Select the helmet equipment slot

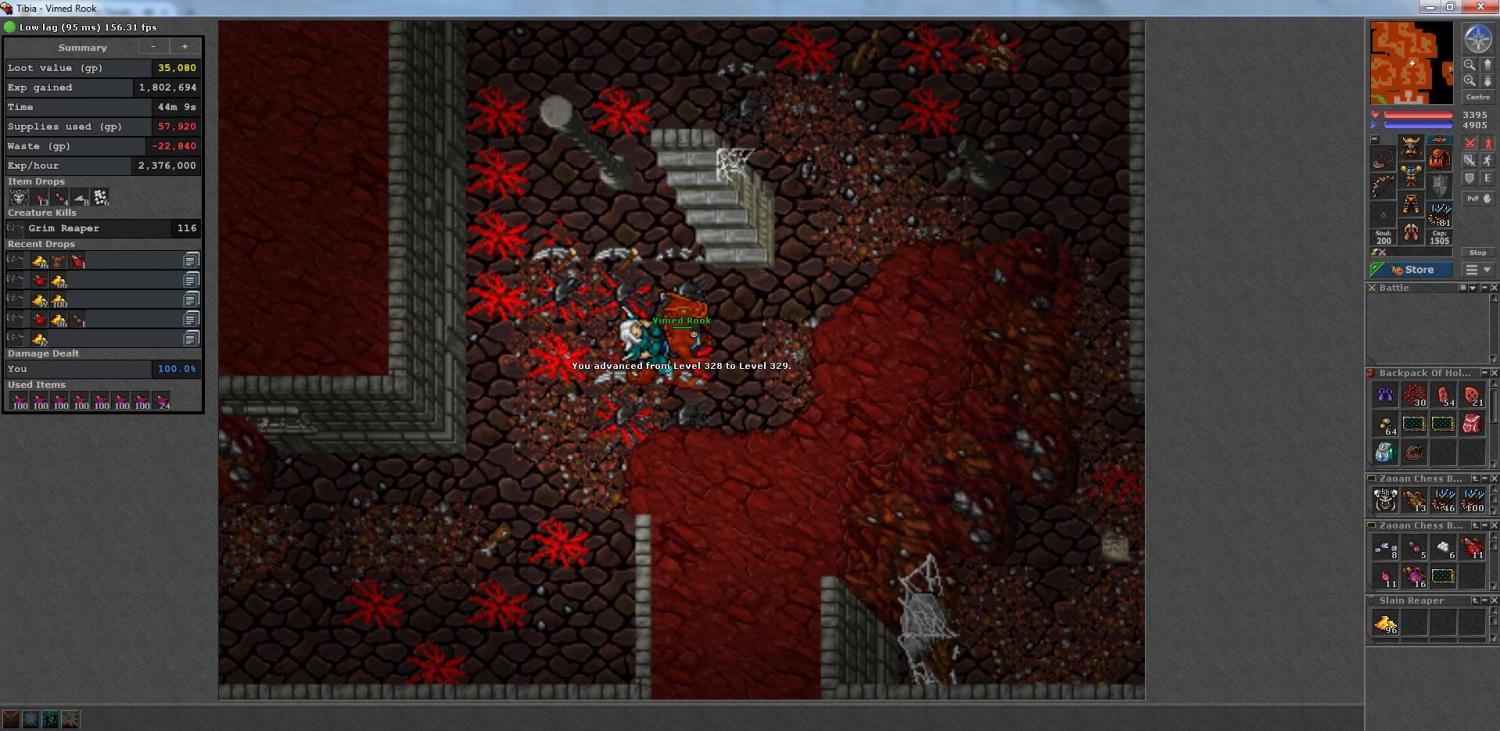click(1411, 146)
